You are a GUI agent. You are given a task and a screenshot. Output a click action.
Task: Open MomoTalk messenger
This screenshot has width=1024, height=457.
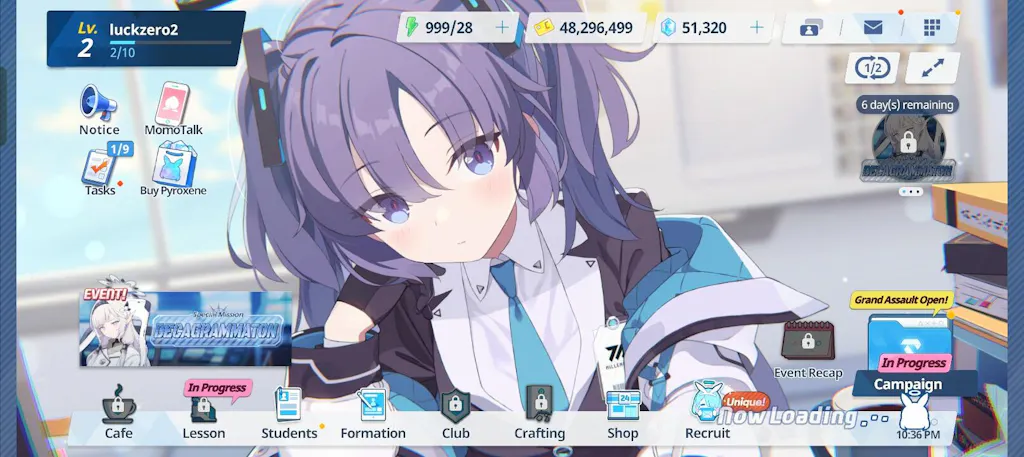(x=173, y=107)
